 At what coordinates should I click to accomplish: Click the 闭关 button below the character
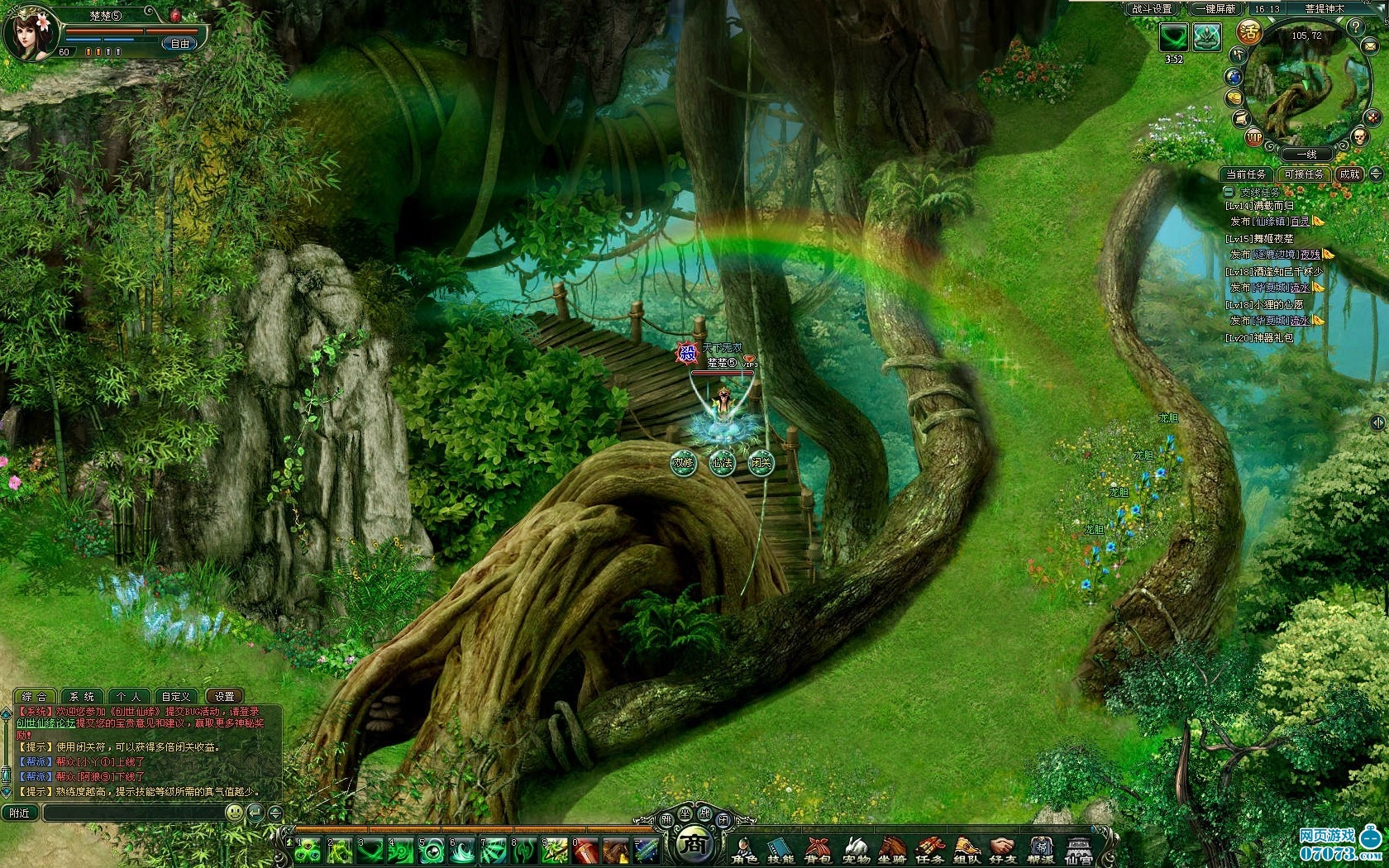pos(760,463)
